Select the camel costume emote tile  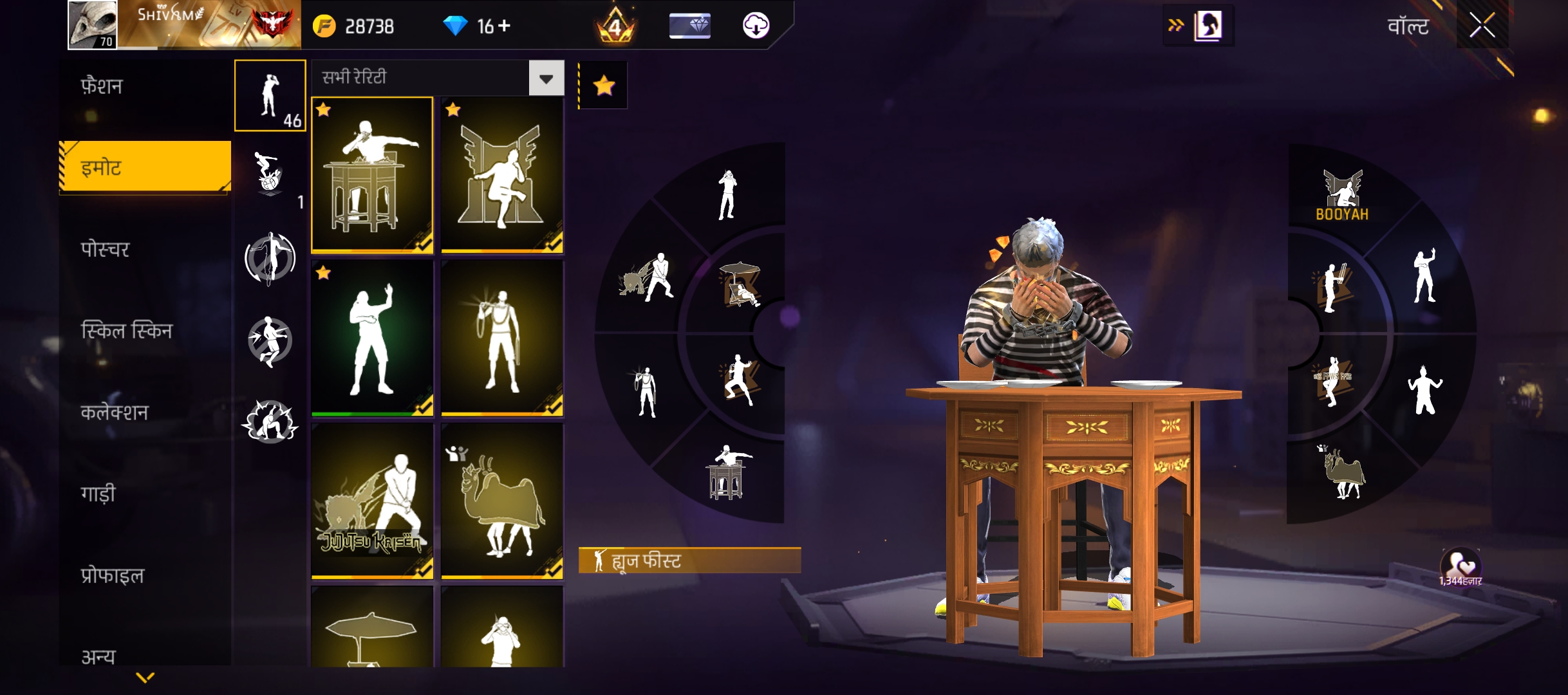[x=502, y=501]
